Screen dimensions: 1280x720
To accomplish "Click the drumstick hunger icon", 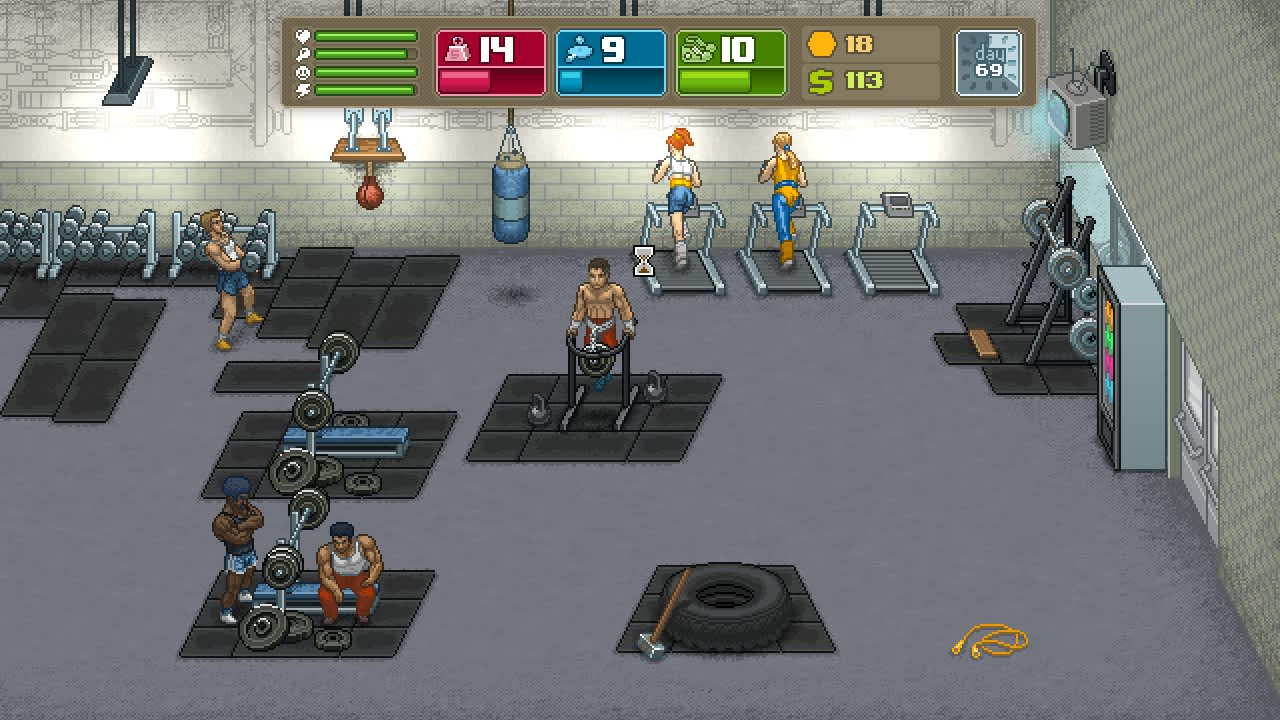I will 303,54.
